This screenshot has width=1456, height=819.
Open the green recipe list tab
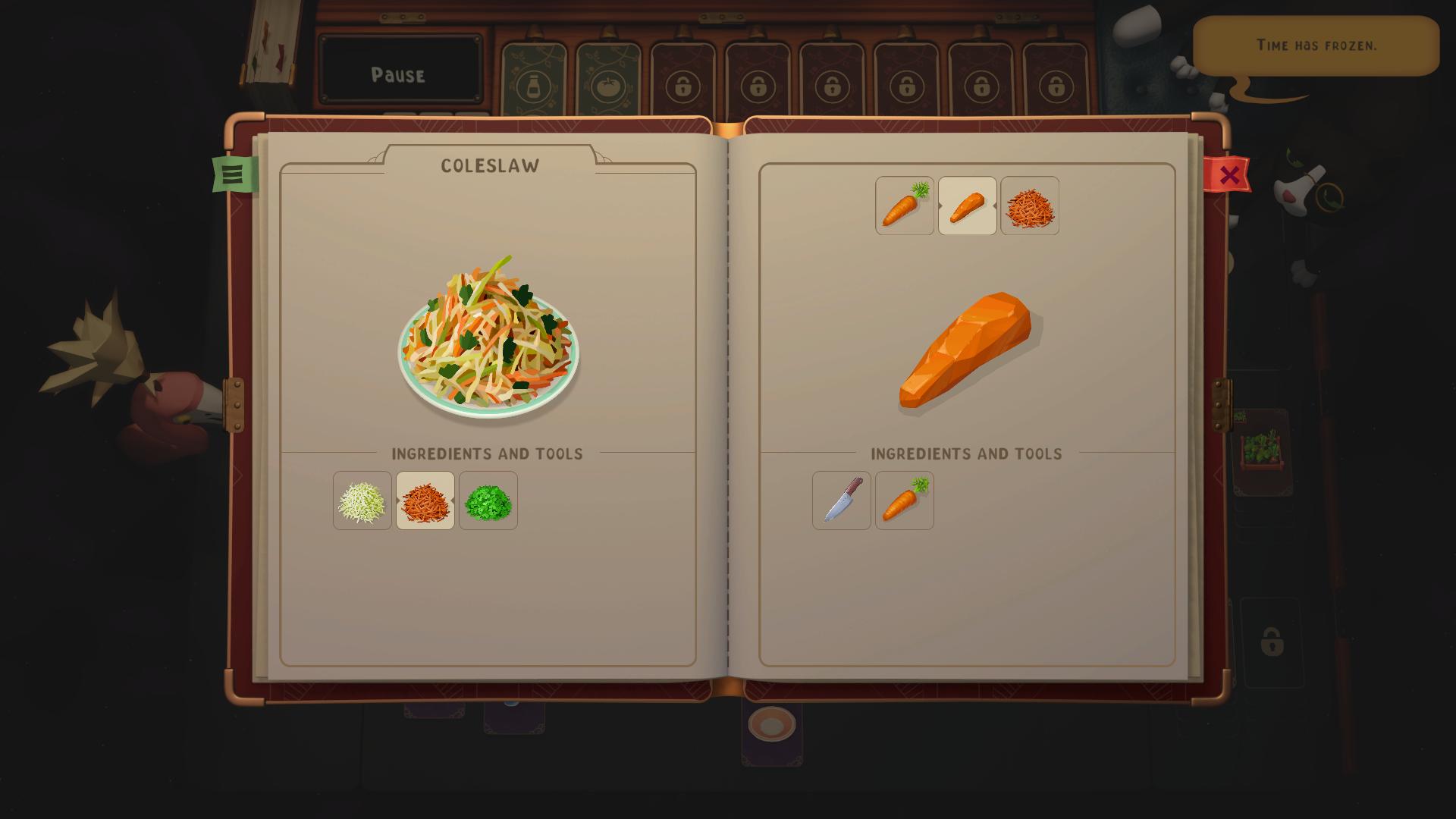point(233,174)
